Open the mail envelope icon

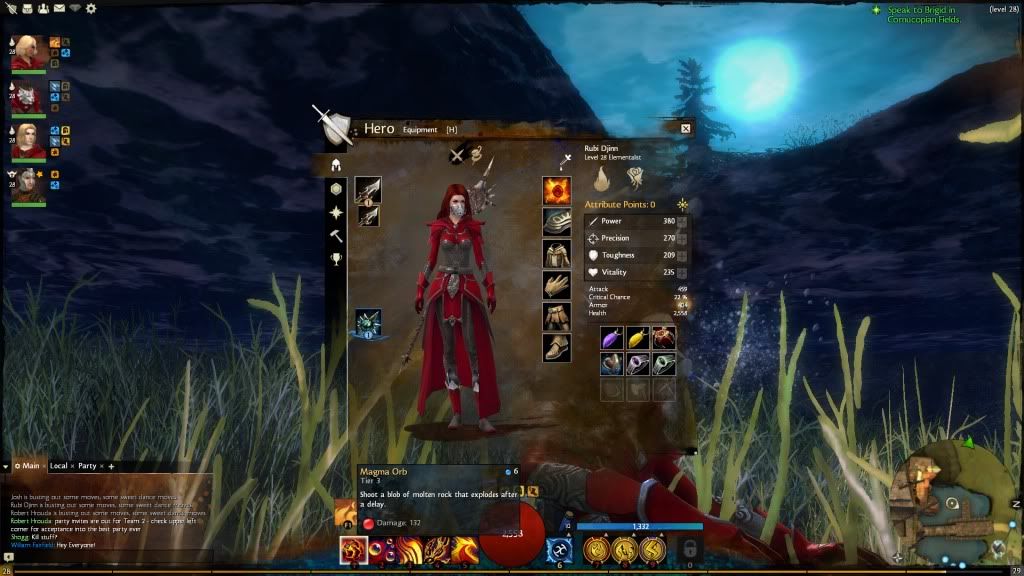tap(59, 8)
